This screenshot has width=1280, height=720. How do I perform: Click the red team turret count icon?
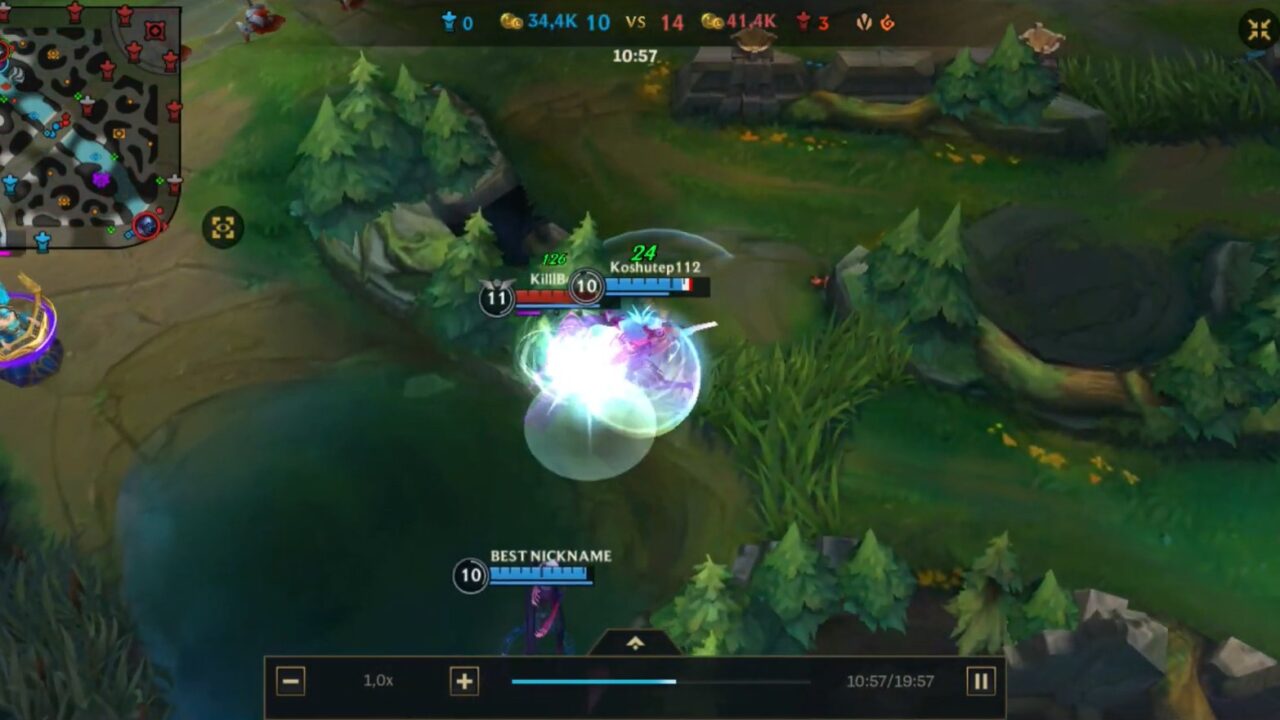[x=804, y=20]
